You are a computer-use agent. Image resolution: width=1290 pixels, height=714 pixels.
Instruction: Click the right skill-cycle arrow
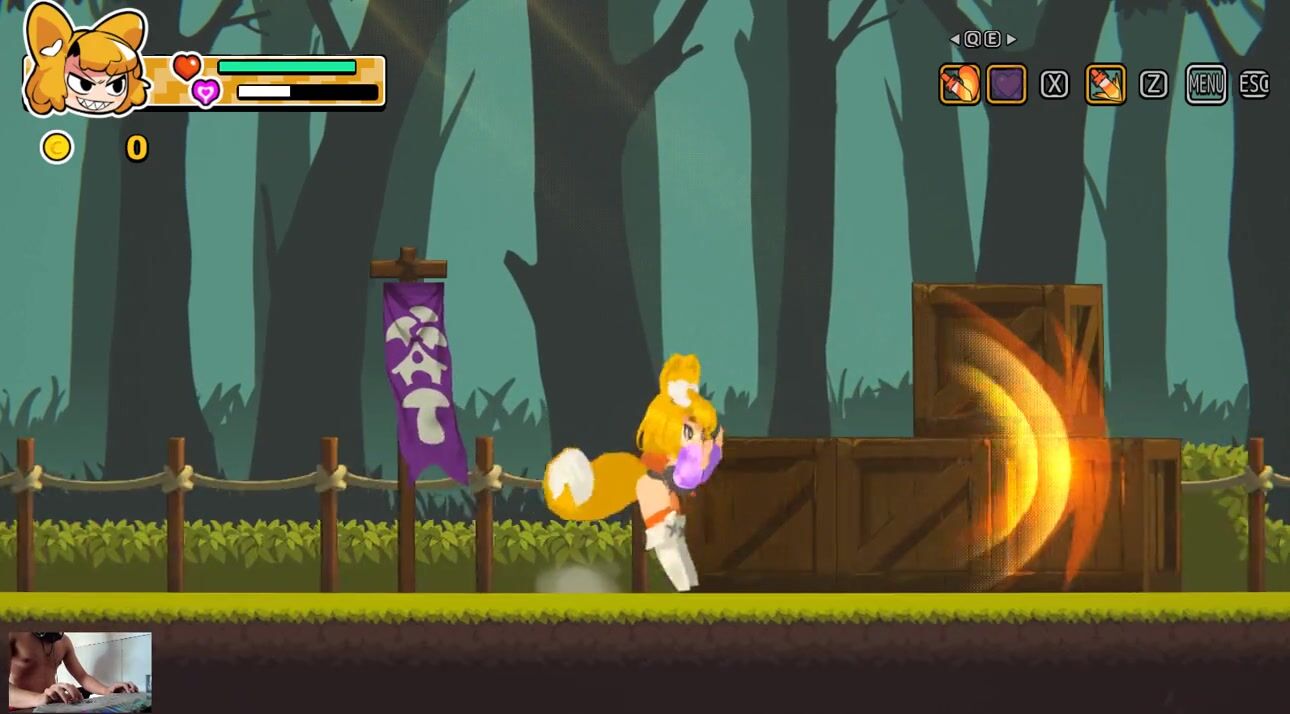[1012, 40]
